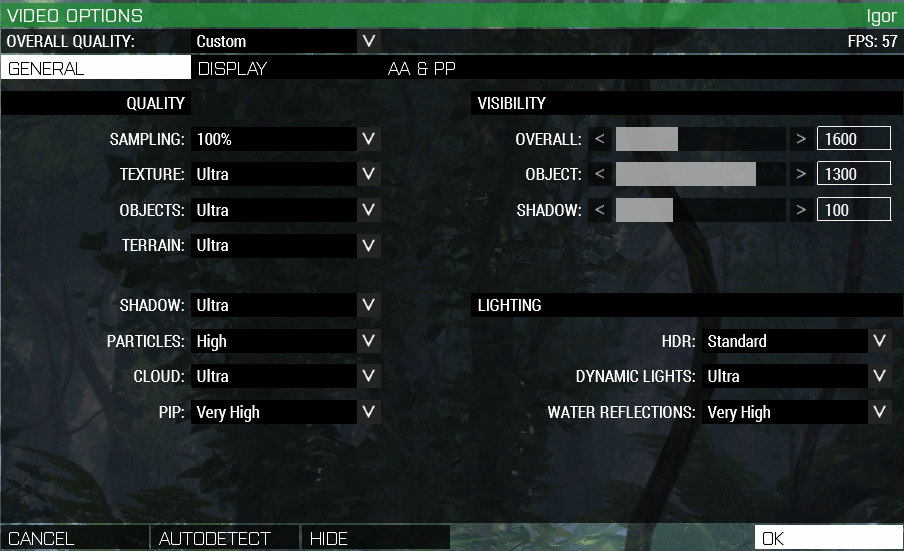This screenshot has height=551, width=904.
Task: Open the Overall Quality dropdown
Action: click(x=285, y=41)
